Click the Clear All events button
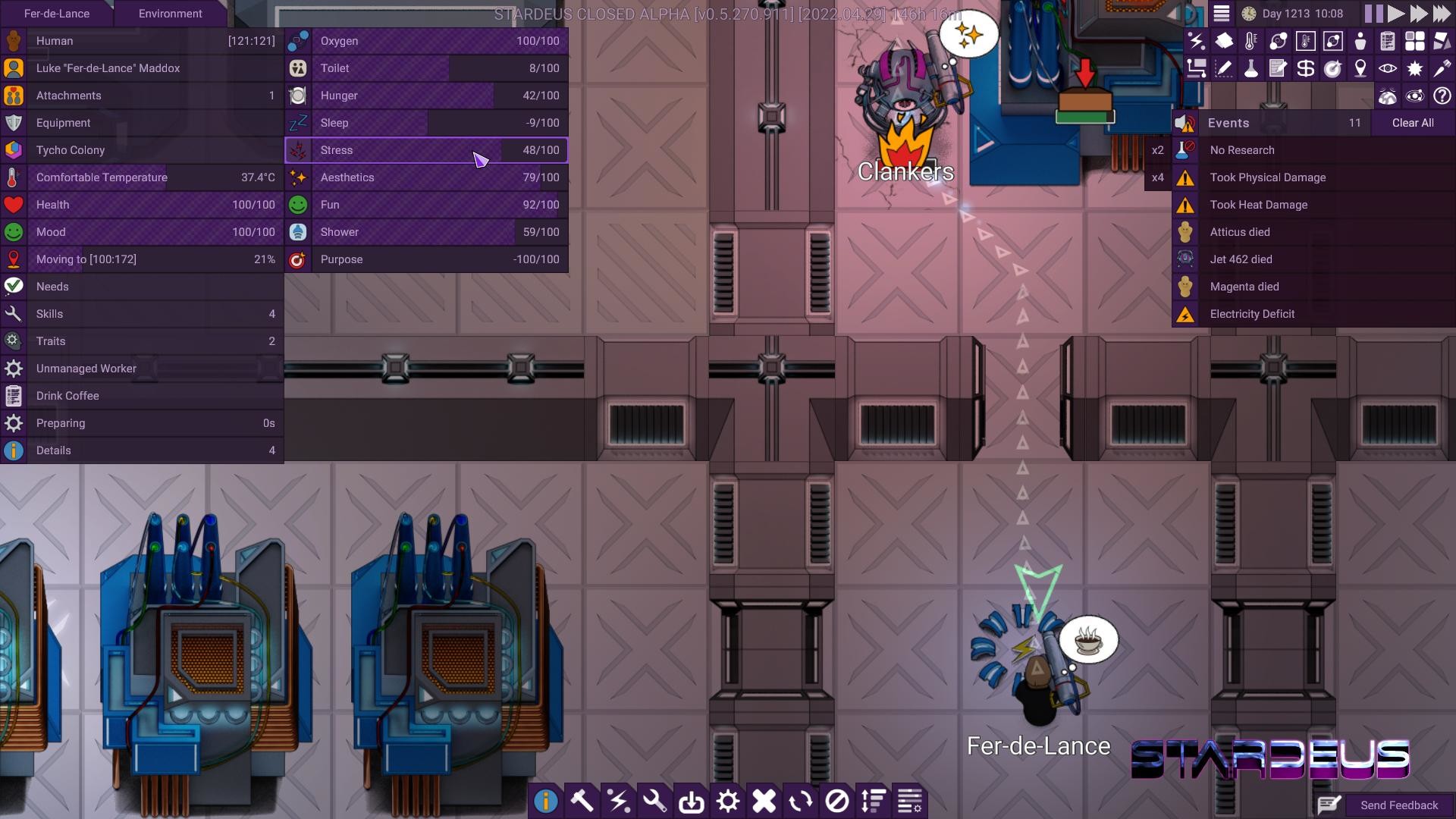This screenshot has width=1456, height=819. (1412, 122)
